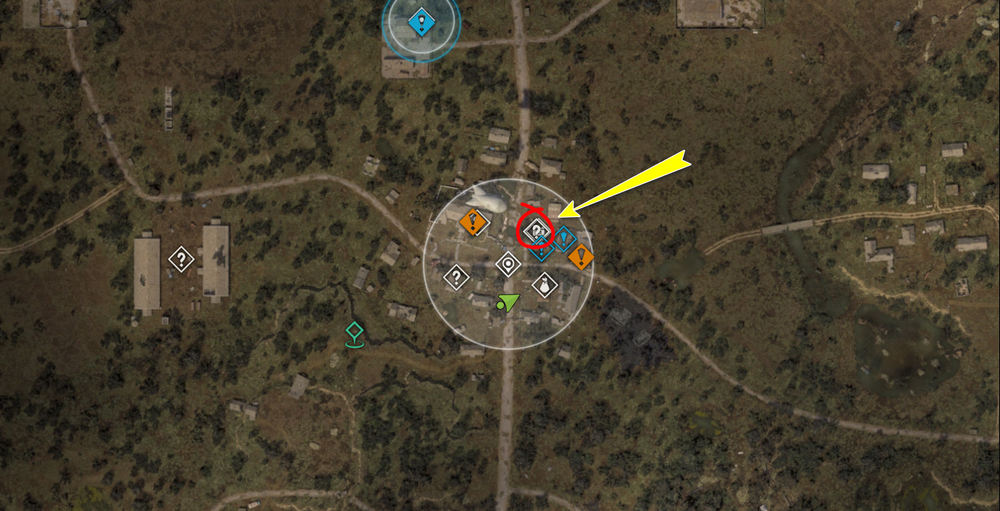Click the question mark marker between the long buildings
The height and width of the screenshot is (511, 1000).
tap(181, 260)
